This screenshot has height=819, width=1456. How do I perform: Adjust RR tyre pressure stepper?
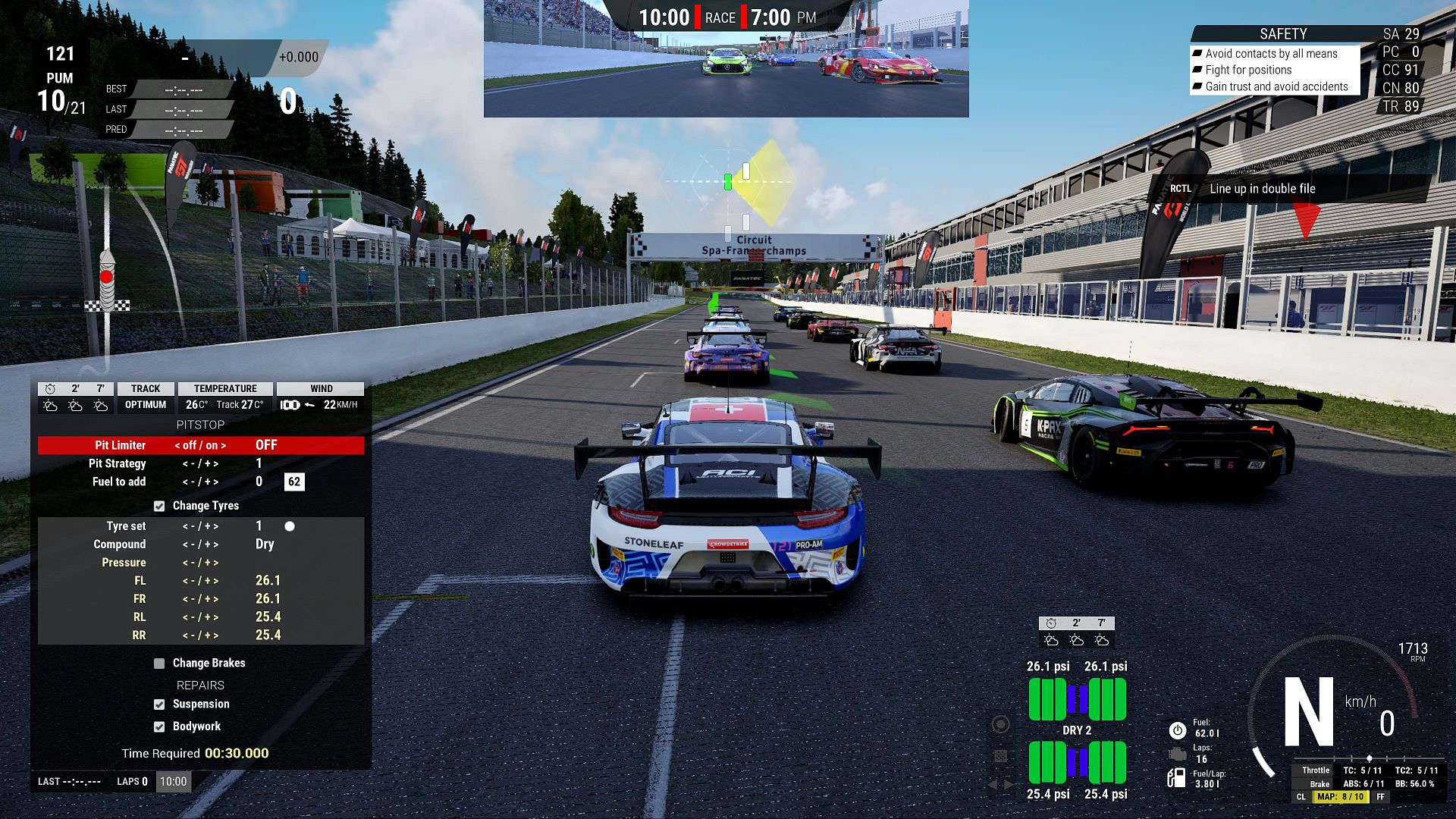pos(200,635)
